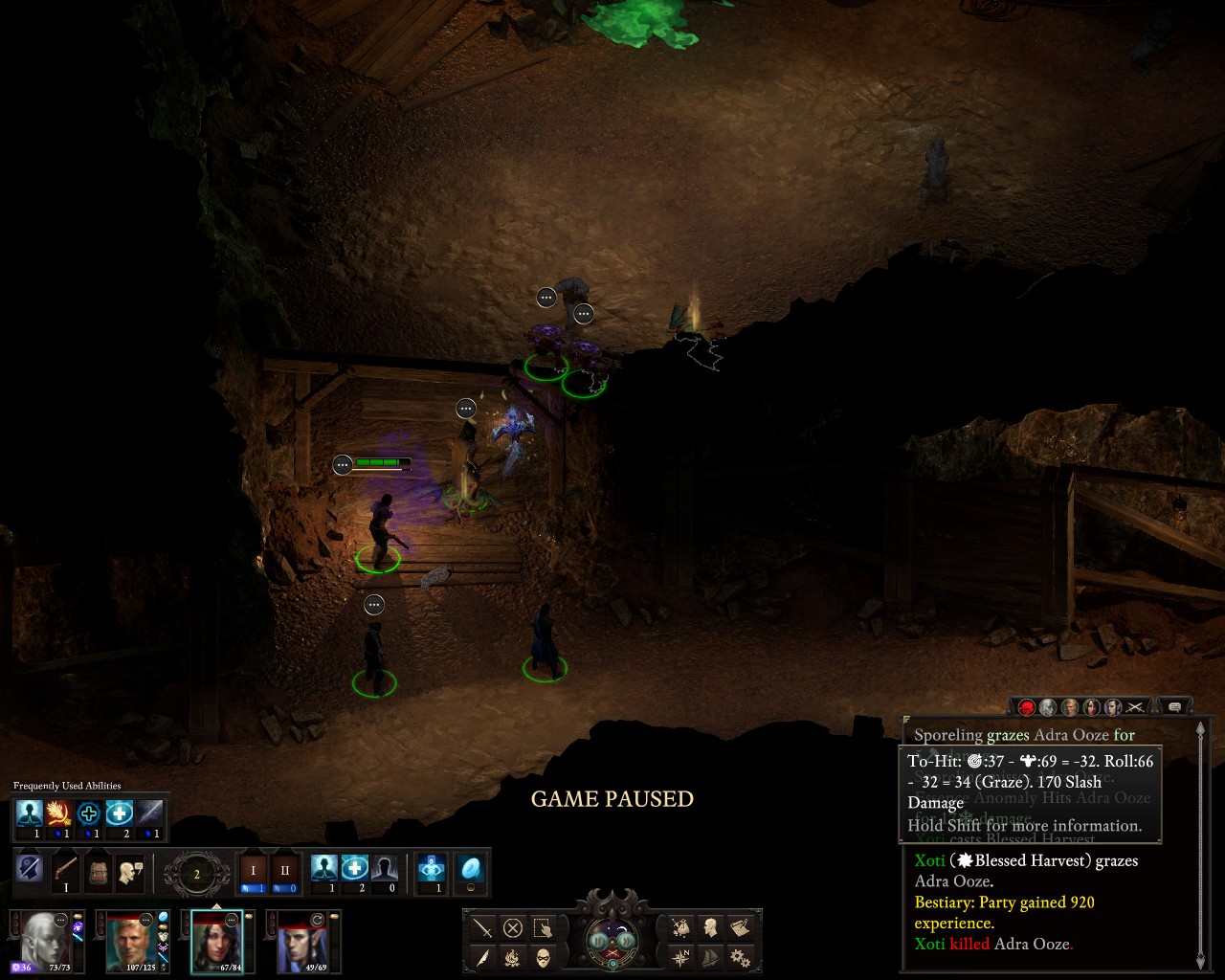The height and width of the screenshot is (980, 1225).
Task: Switch combat log to crossed swords filter
Action: pos(1135,707)
